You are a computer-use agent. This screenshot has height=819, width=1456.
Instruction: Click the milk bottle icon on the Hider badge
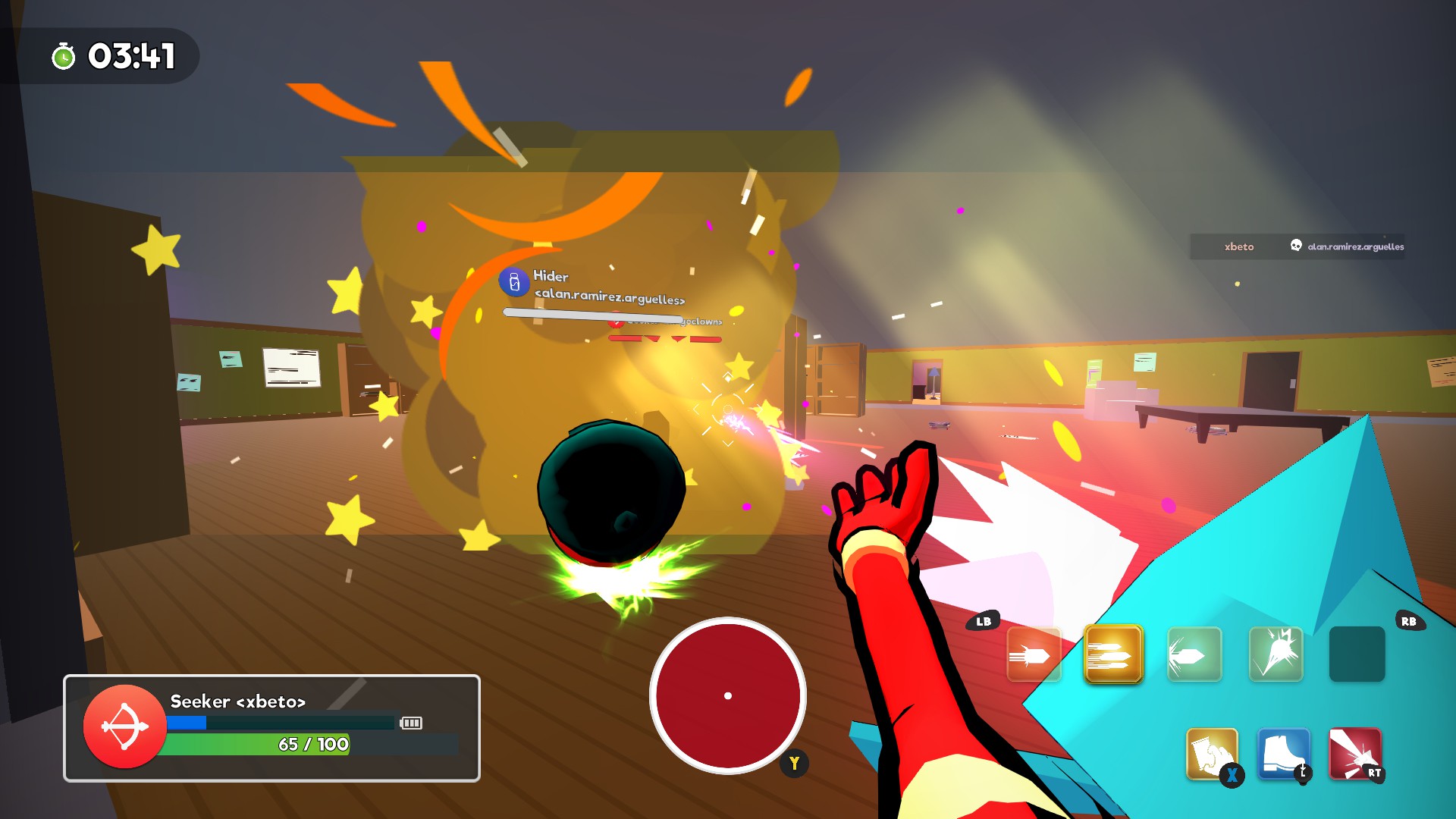click(x=516, y=284)
